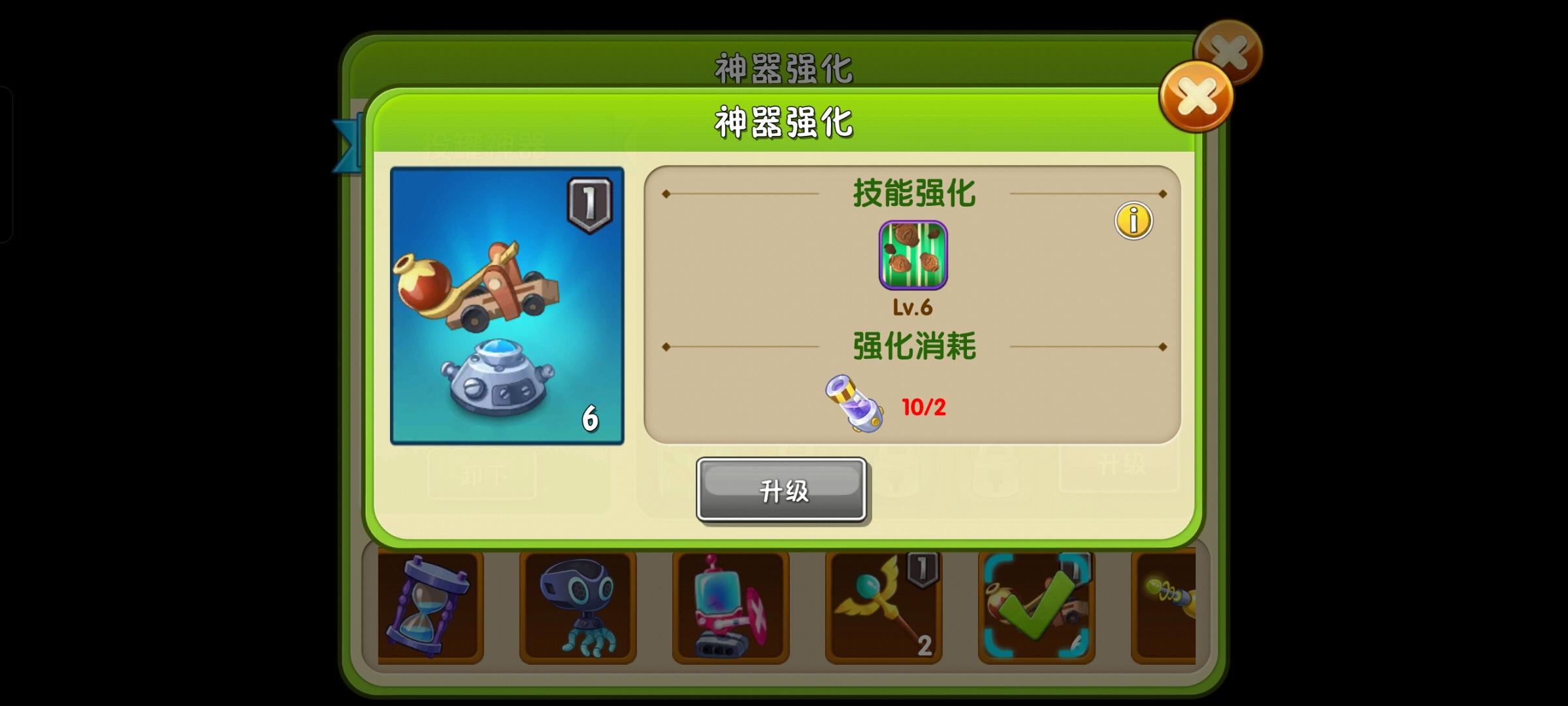Click the dimmed 卸下 button behind the dialog
The image size is (1568, 706).
click(x=482, y=475)
